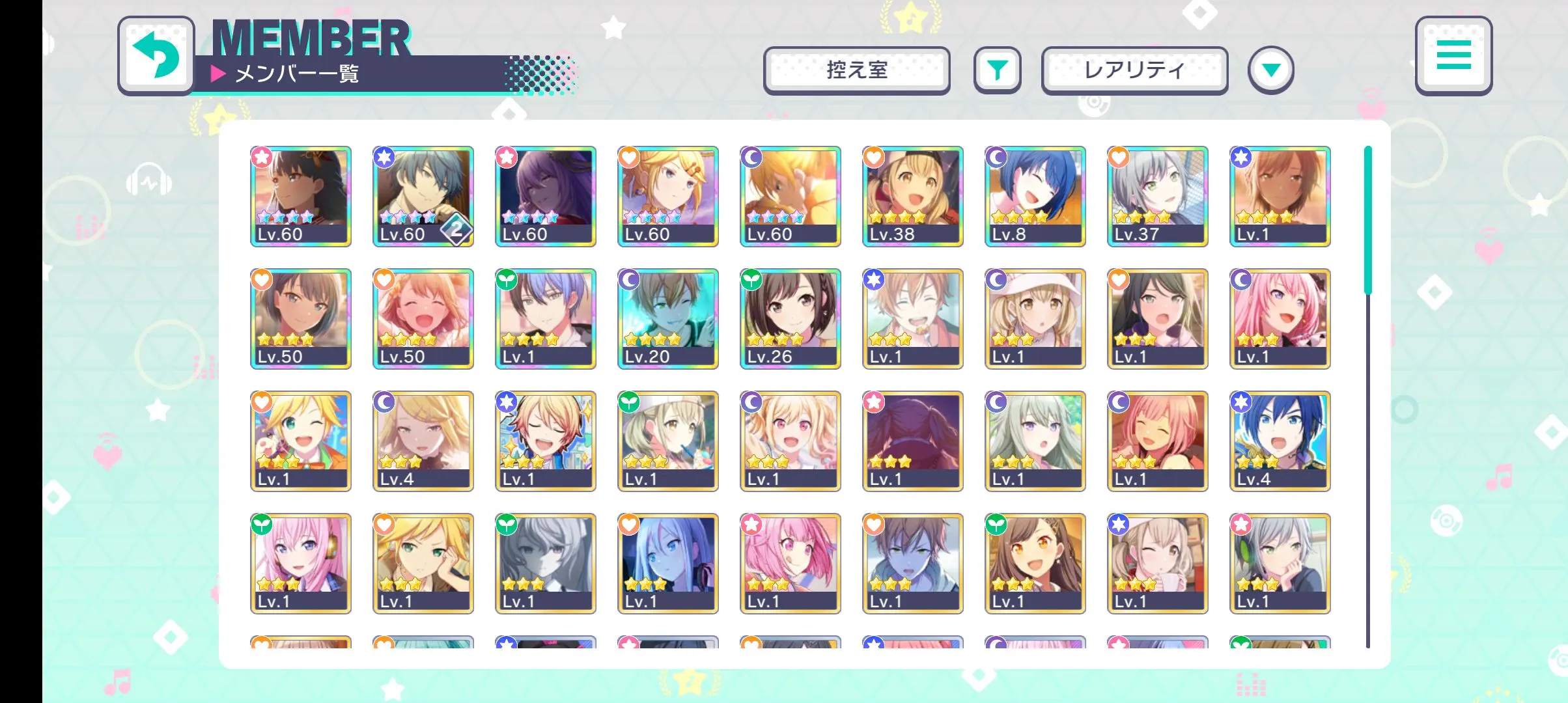1568x703 pixels.
Task: Pick the Lv.4 blue-haired three-star card
Action: click(x=1280, y=441)
